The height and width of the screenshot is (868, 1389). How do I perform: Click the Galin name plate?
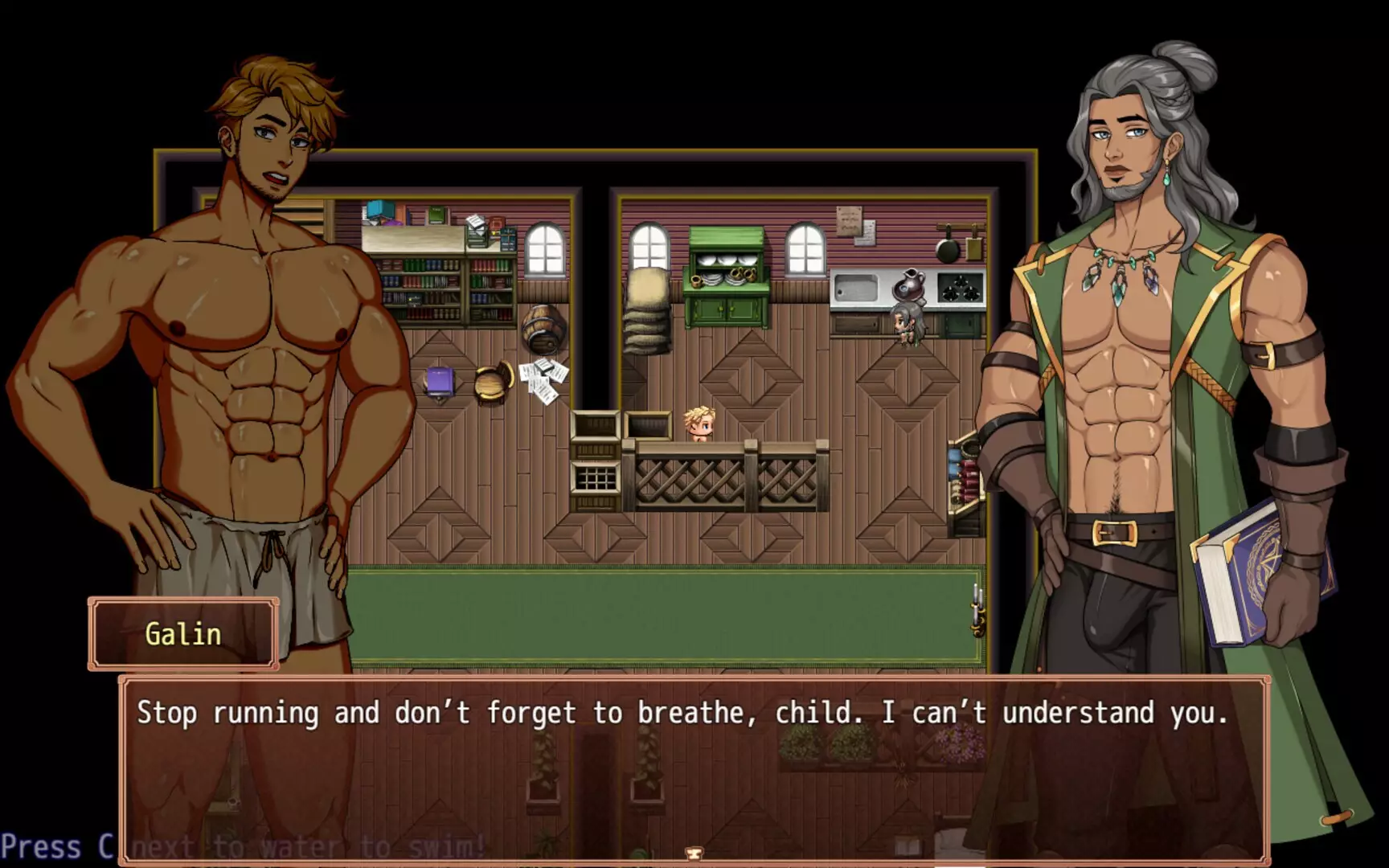(x=183, y=633)
